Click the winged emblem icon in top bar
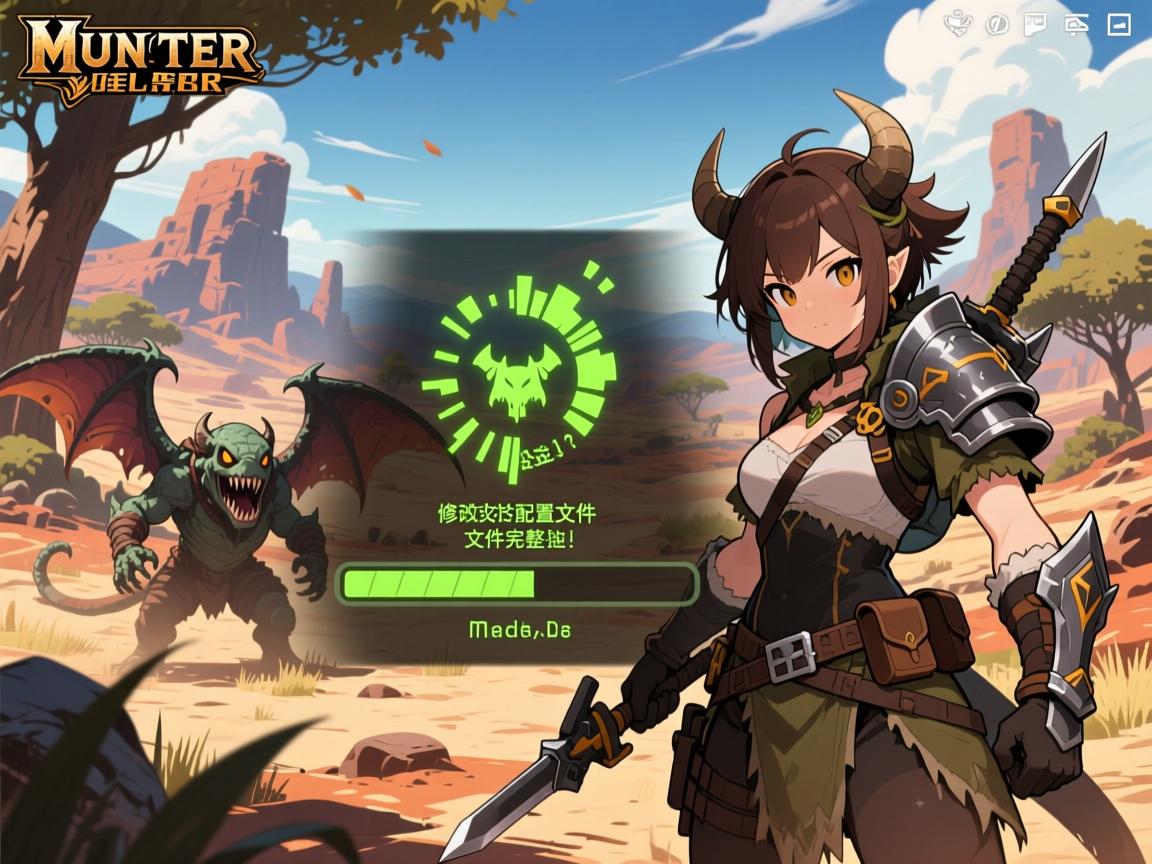The height and width of the screenshot is (864, 1152). [958, 22]
